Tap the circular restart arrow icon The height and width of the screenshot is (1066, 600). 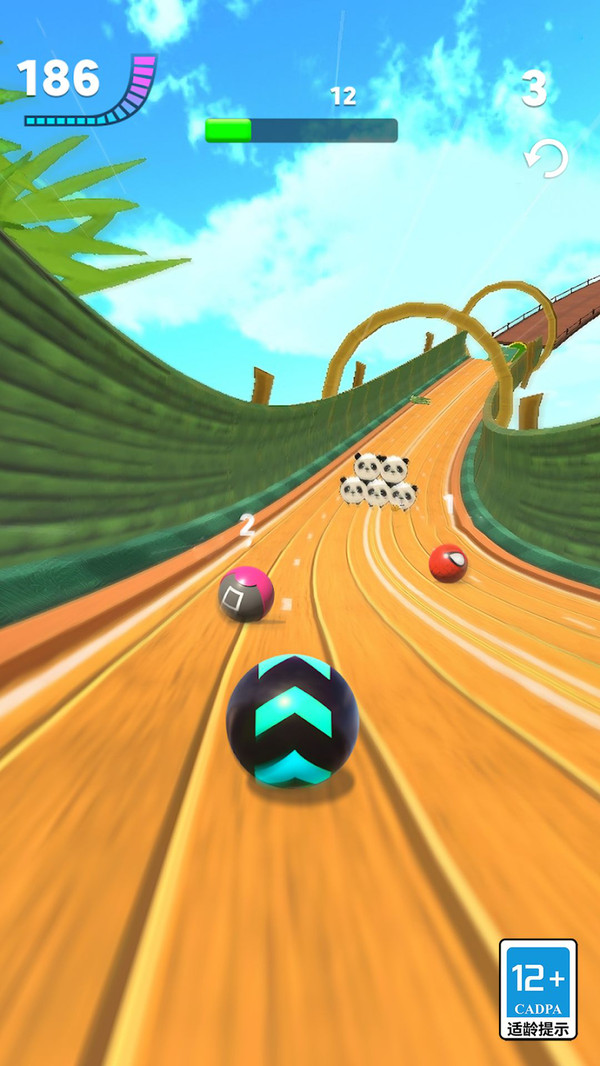(546, 158)
